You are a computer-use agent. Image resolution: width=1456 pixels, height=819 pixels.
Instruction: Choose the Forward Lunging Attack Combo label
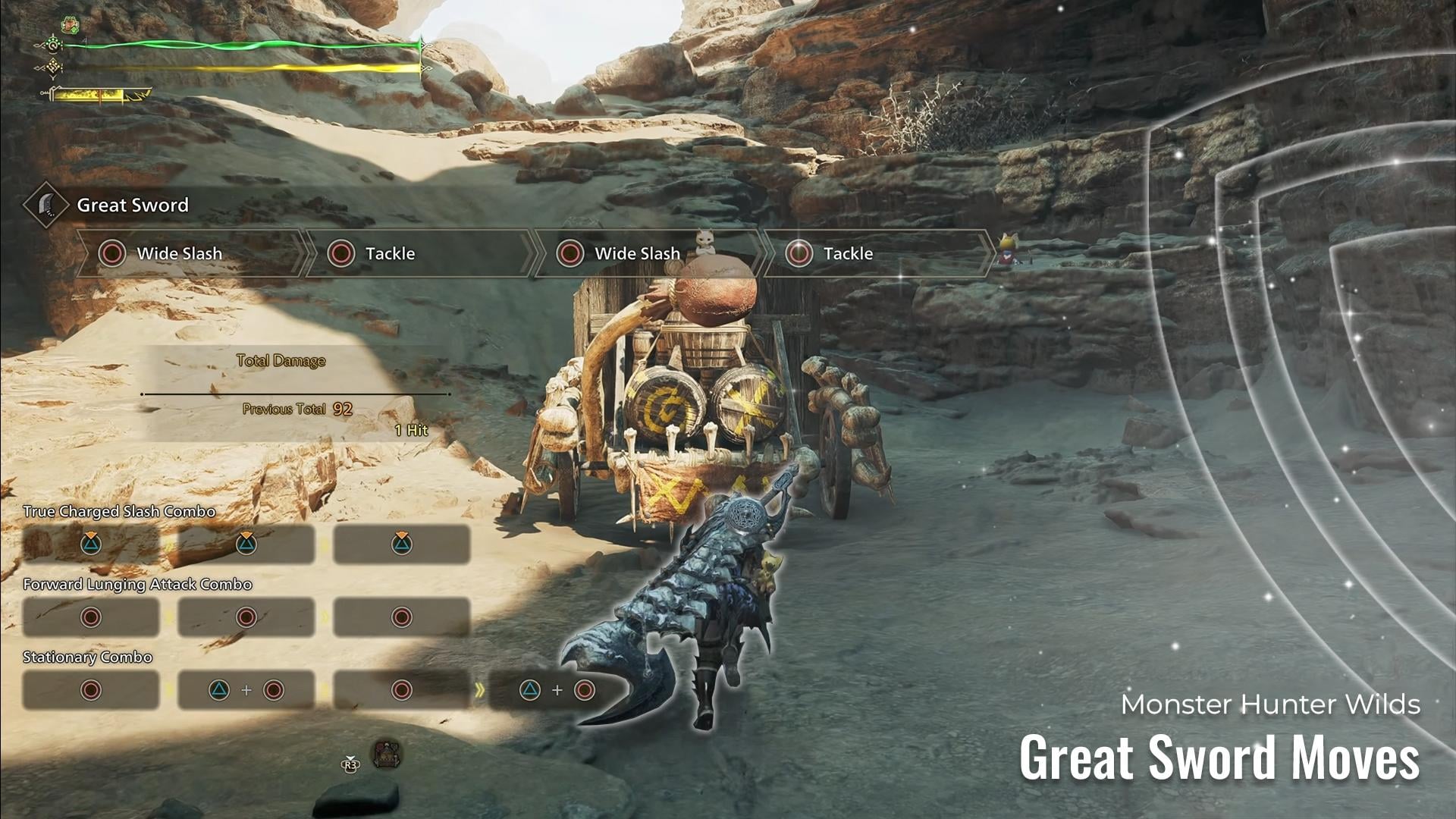coord(137,585)
